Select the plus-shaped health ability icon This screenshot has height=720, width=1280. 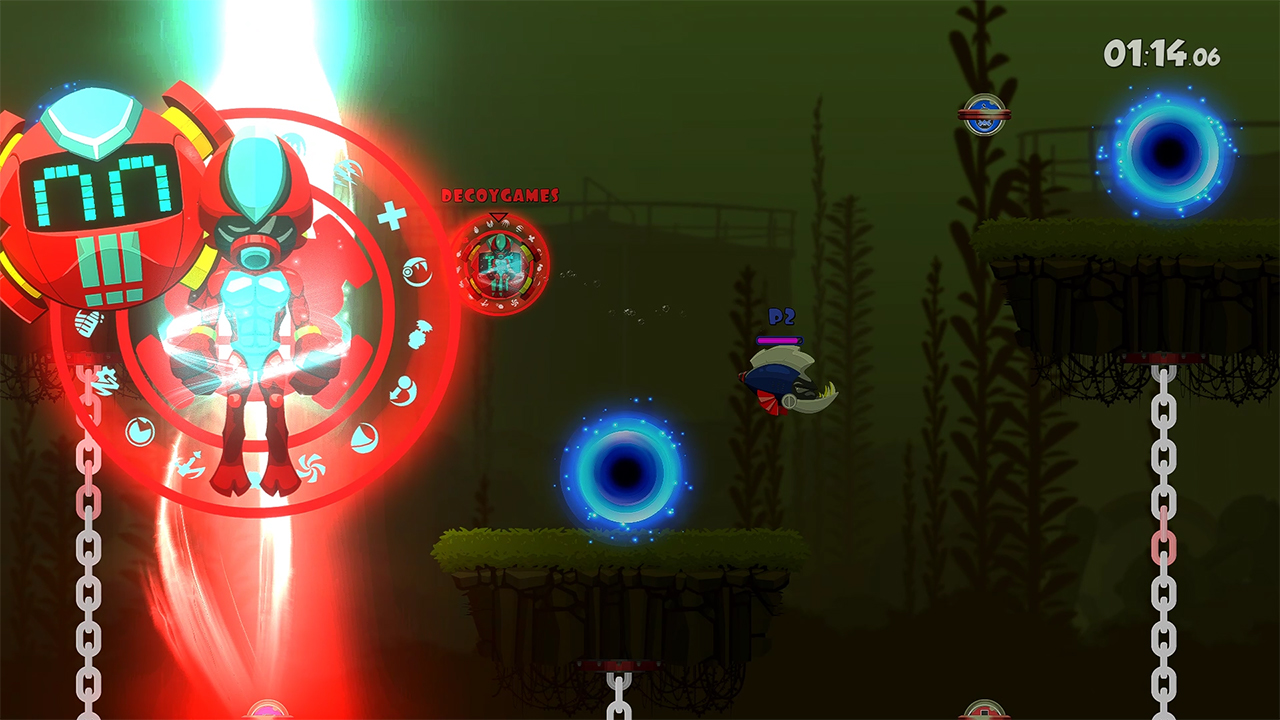point(391,214)
